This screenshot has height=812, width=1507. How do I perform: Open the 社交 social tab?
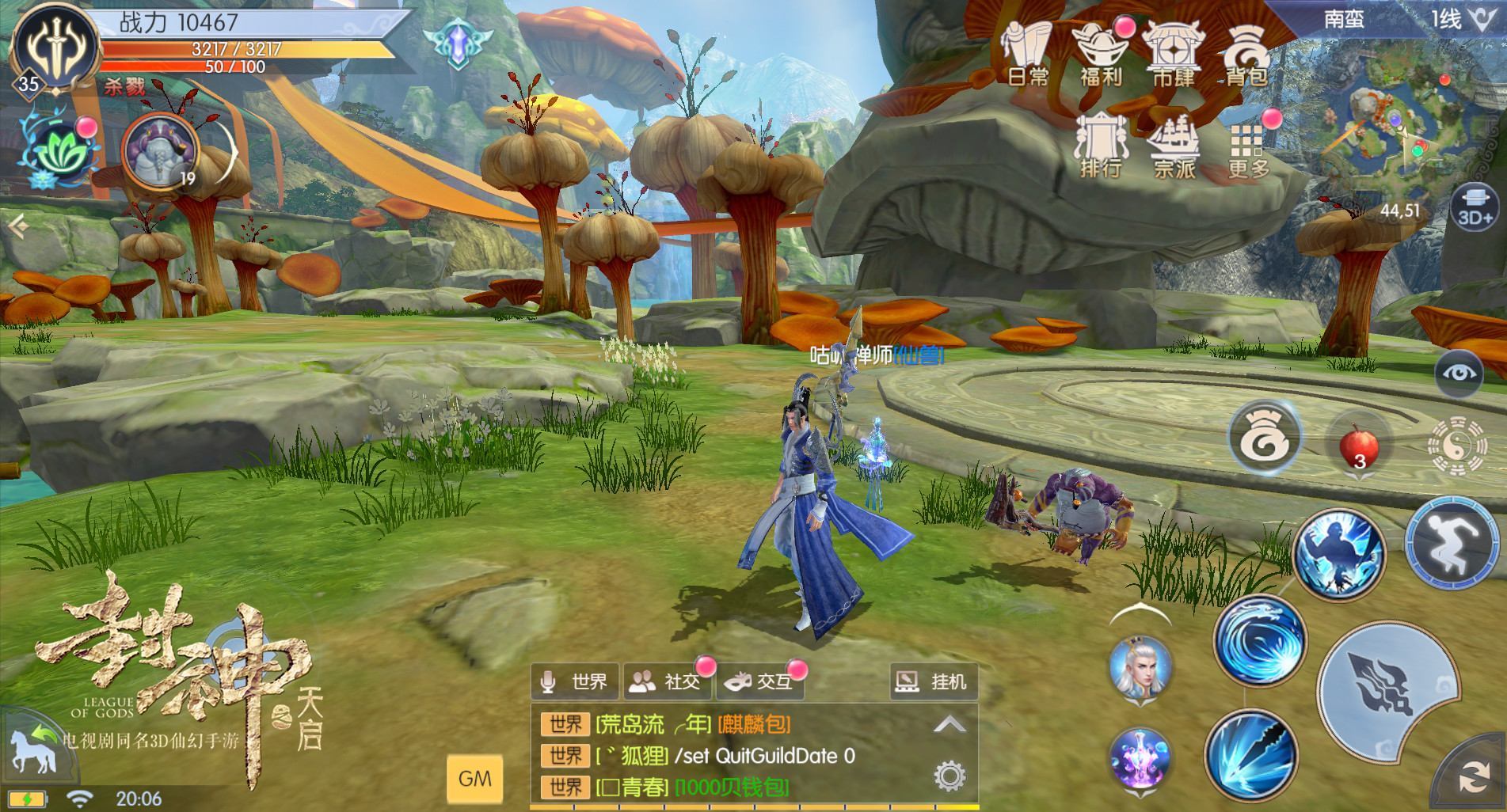[669, 681]
